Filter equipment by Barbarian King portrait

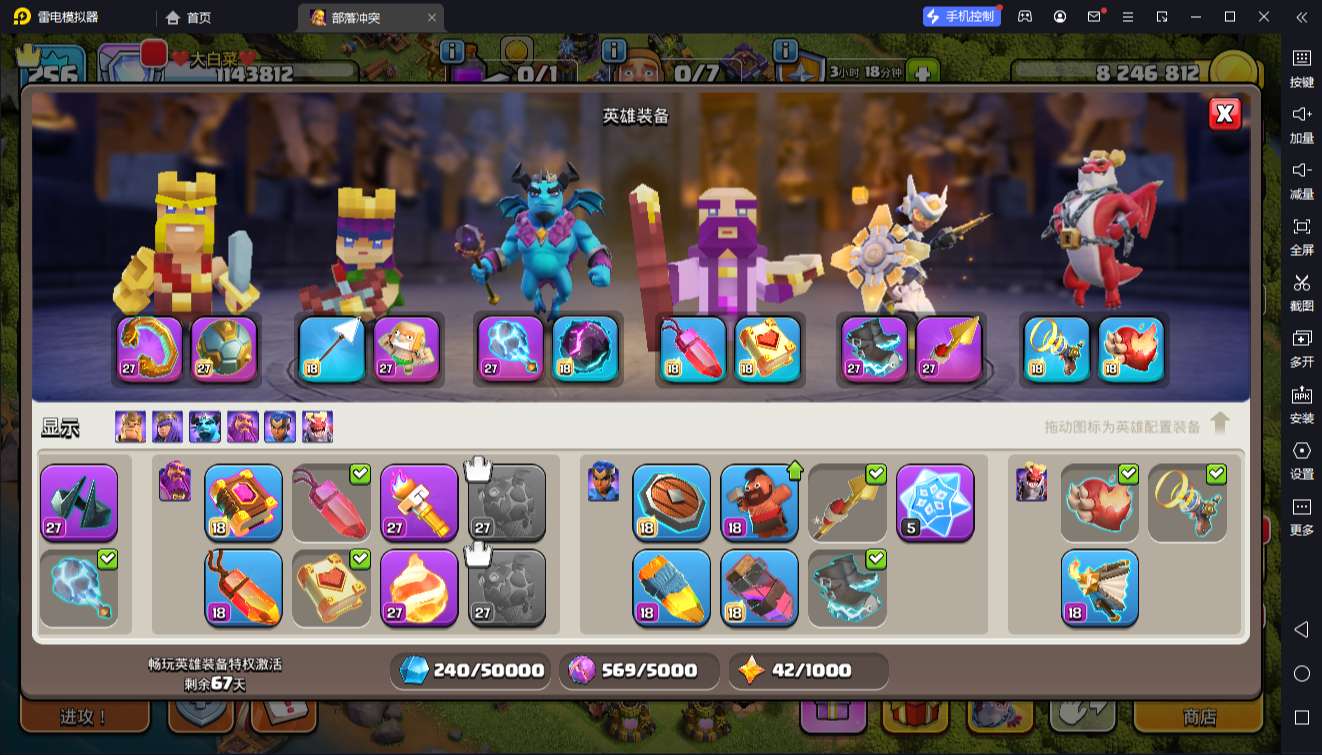pyautogui.click(x=130, y=427)
